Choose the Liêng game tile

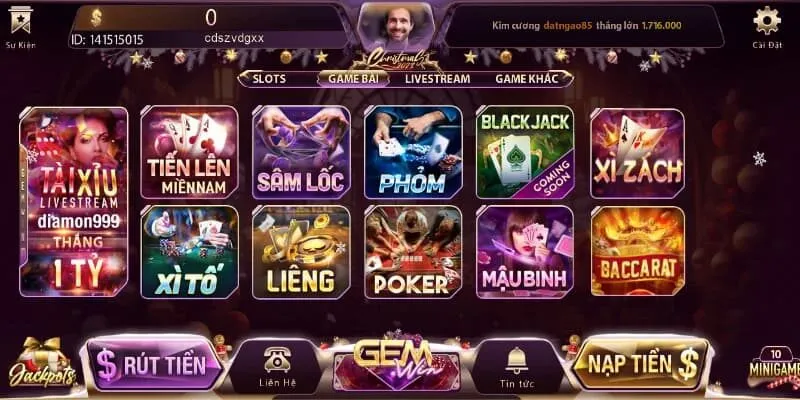pos(301,252)
